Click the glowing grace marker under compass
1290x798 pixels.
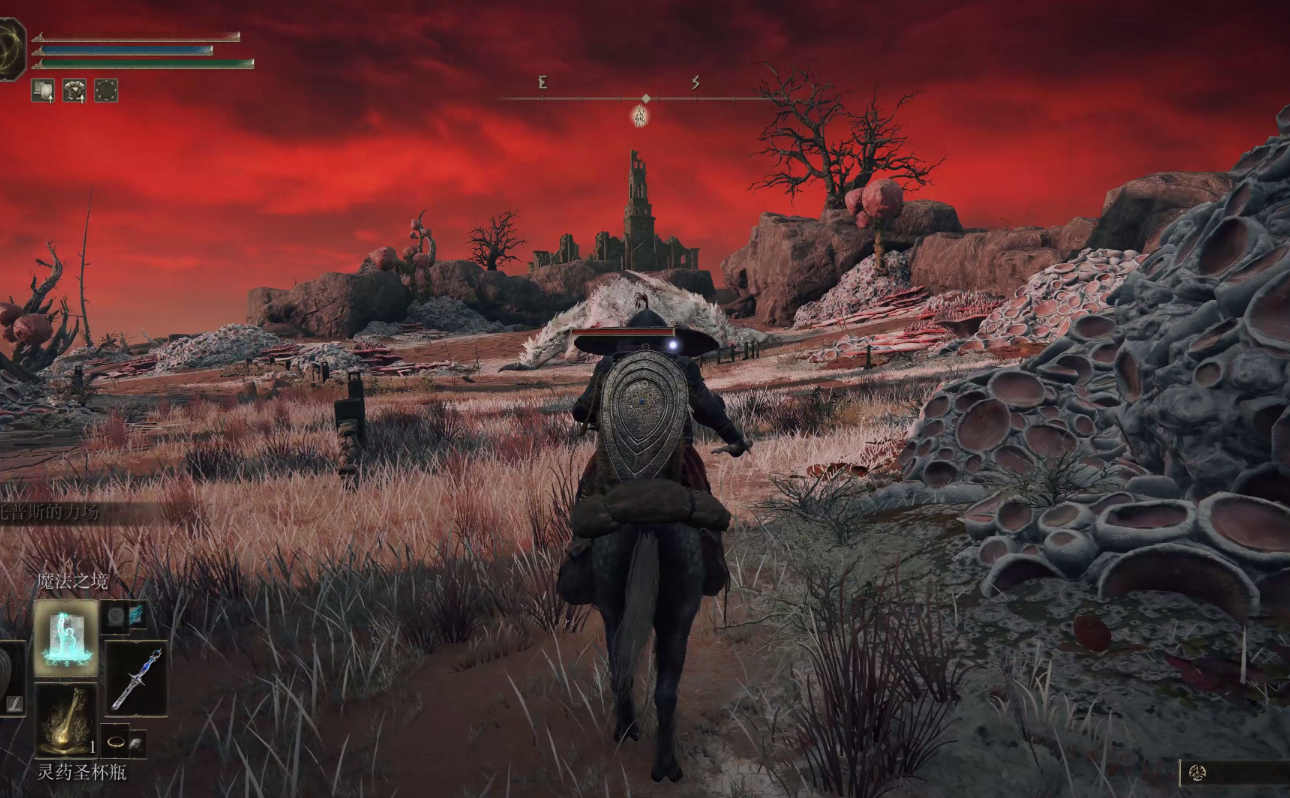(640, 117)
